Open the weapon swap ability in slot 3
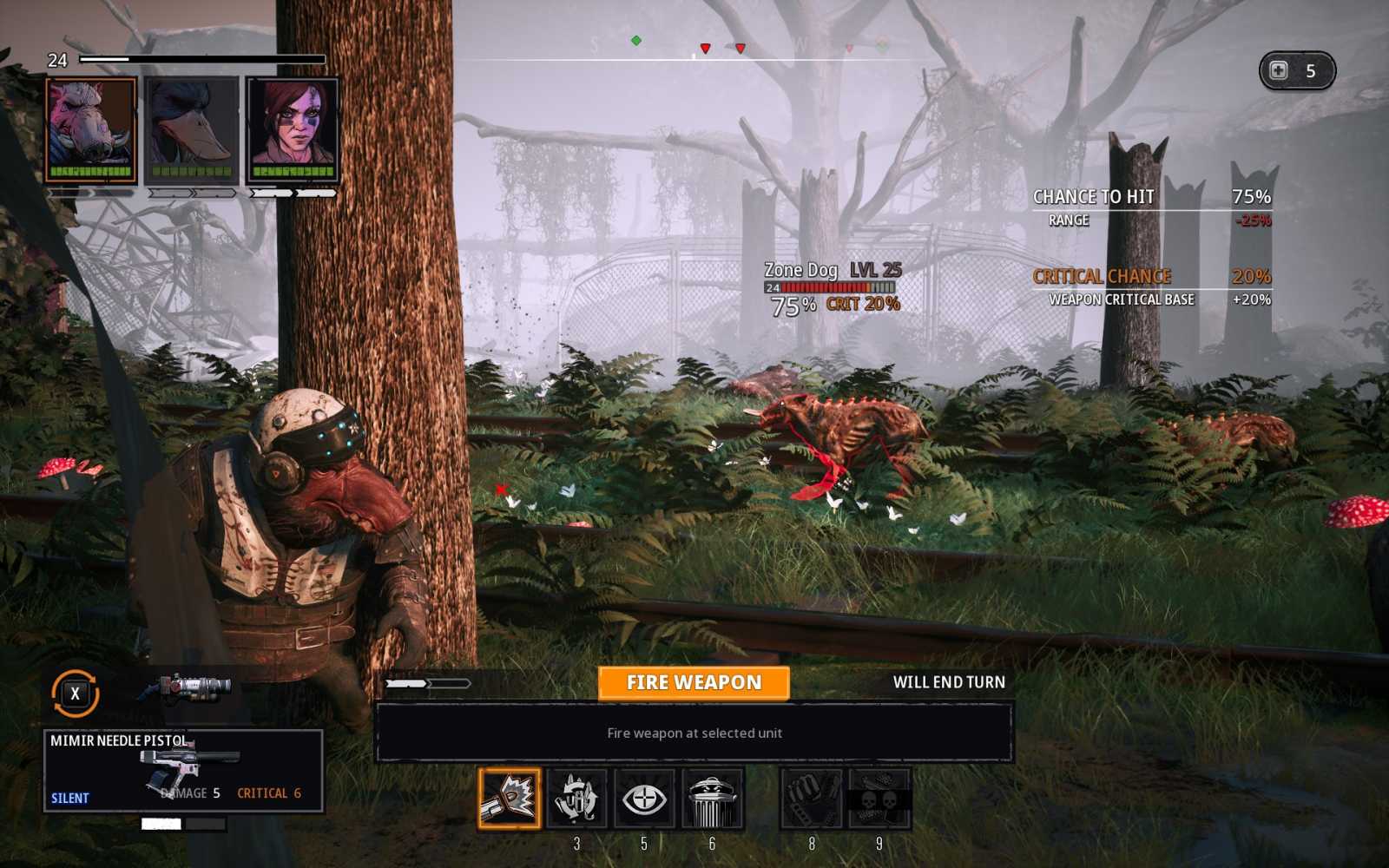This screenshot has height=868, width=1389. pyautogui.click(x=576, y=799)
